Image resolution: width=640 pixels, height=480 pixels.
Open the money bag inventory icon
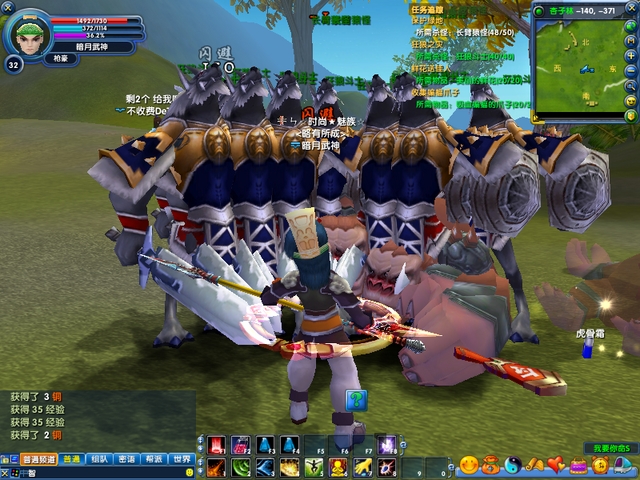tap(490, 465)
